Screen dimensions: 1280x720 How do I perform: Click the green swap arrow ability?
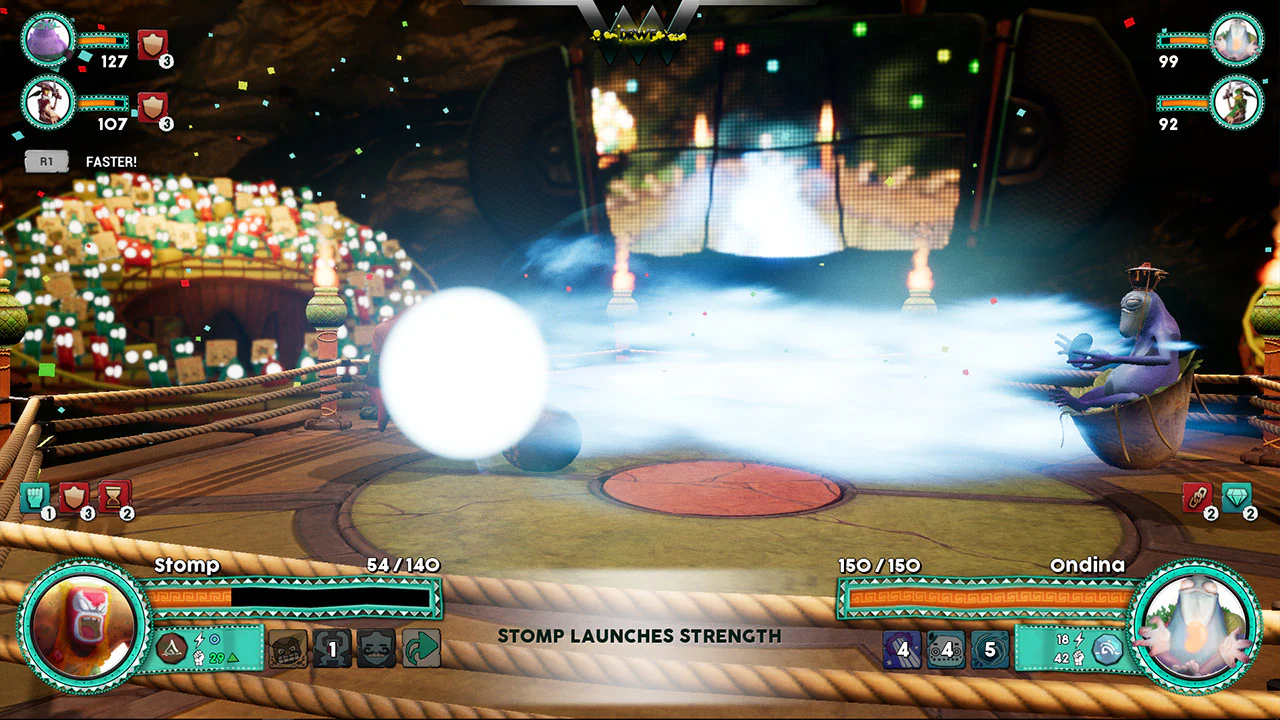tap(418, 648)
